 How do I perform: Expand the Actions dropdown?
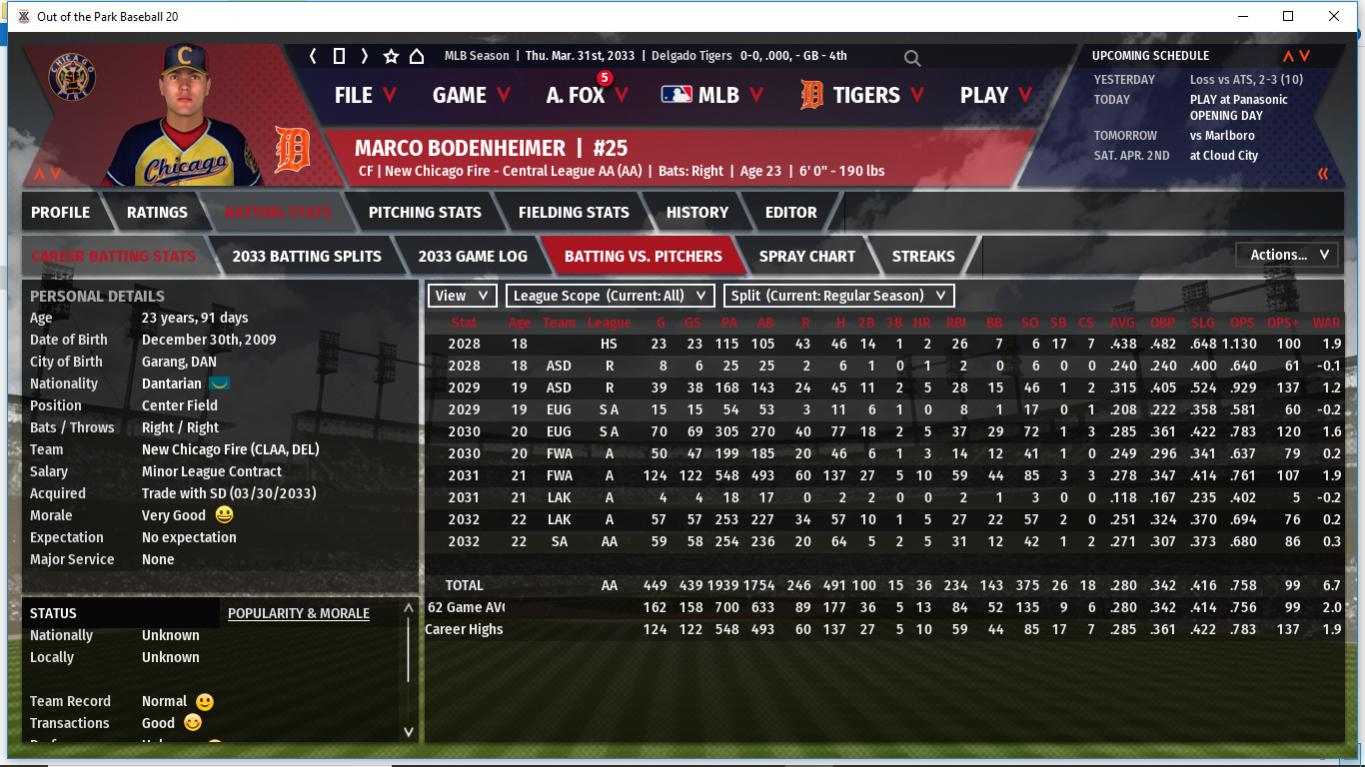[1288, 255]
